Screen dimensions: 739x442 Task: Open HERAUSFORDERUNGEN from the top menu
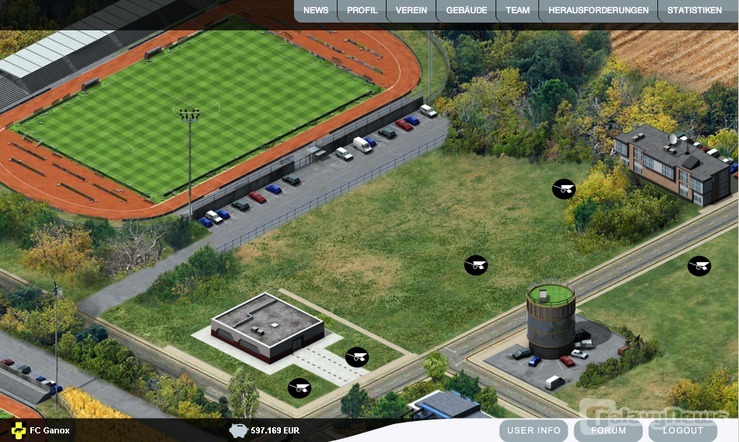[599, 11]
